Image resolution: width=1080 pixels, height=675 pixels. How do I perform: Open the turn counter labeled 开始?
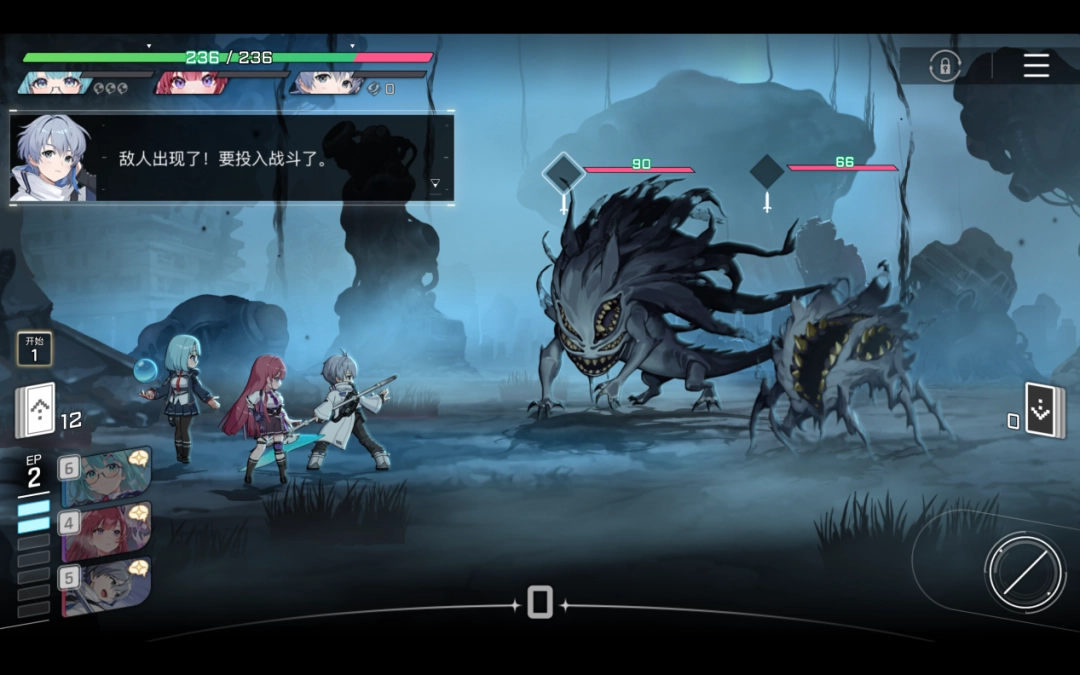pyautogui.click(x=34, y=349)
